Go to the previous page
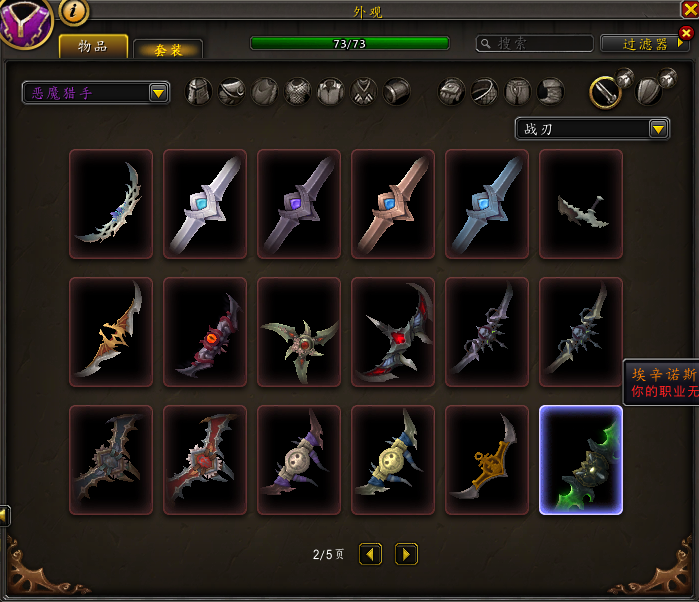The image size is (699, 602). click(x=370, y=553)
